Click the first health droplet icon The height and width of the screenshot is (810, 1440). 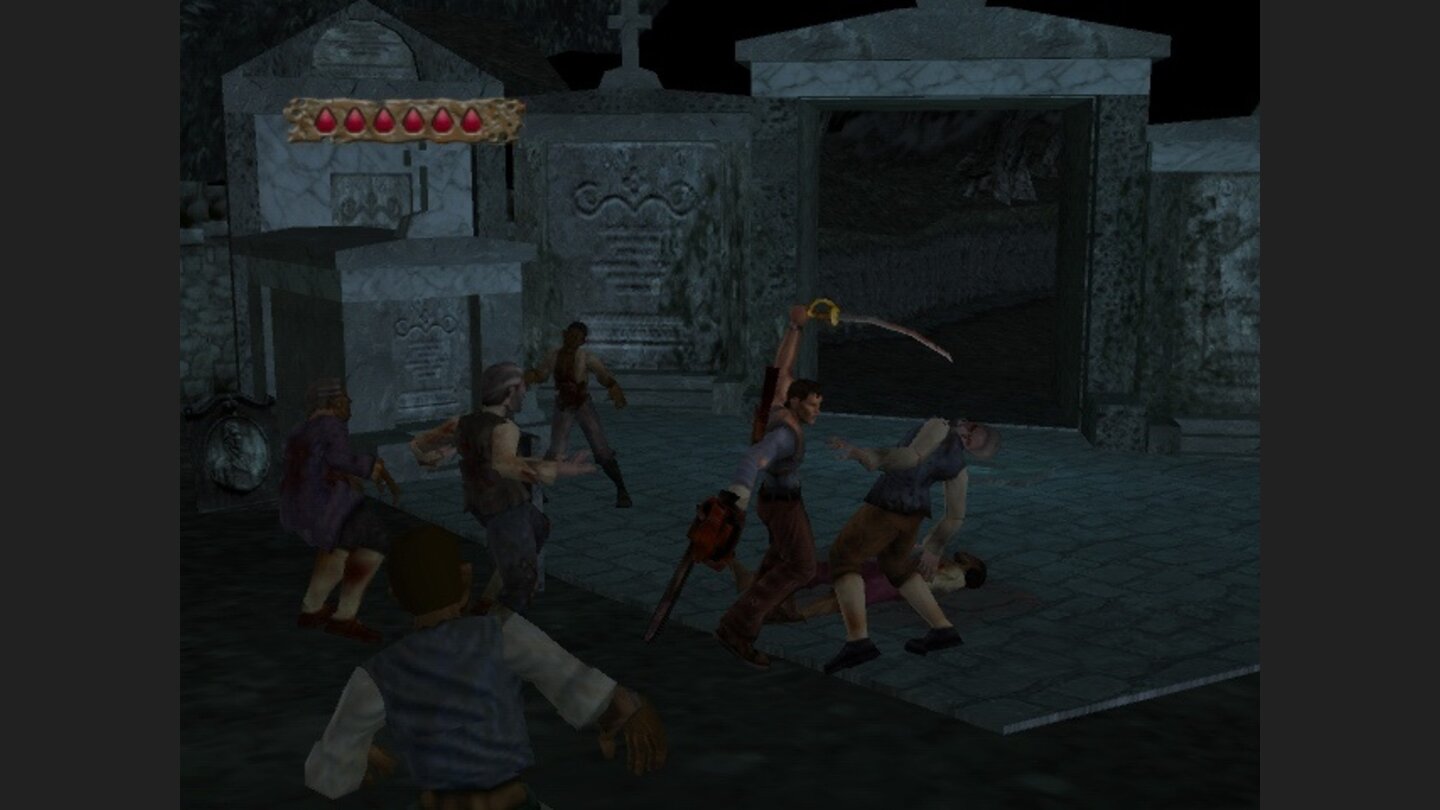(x=325, y=120)
